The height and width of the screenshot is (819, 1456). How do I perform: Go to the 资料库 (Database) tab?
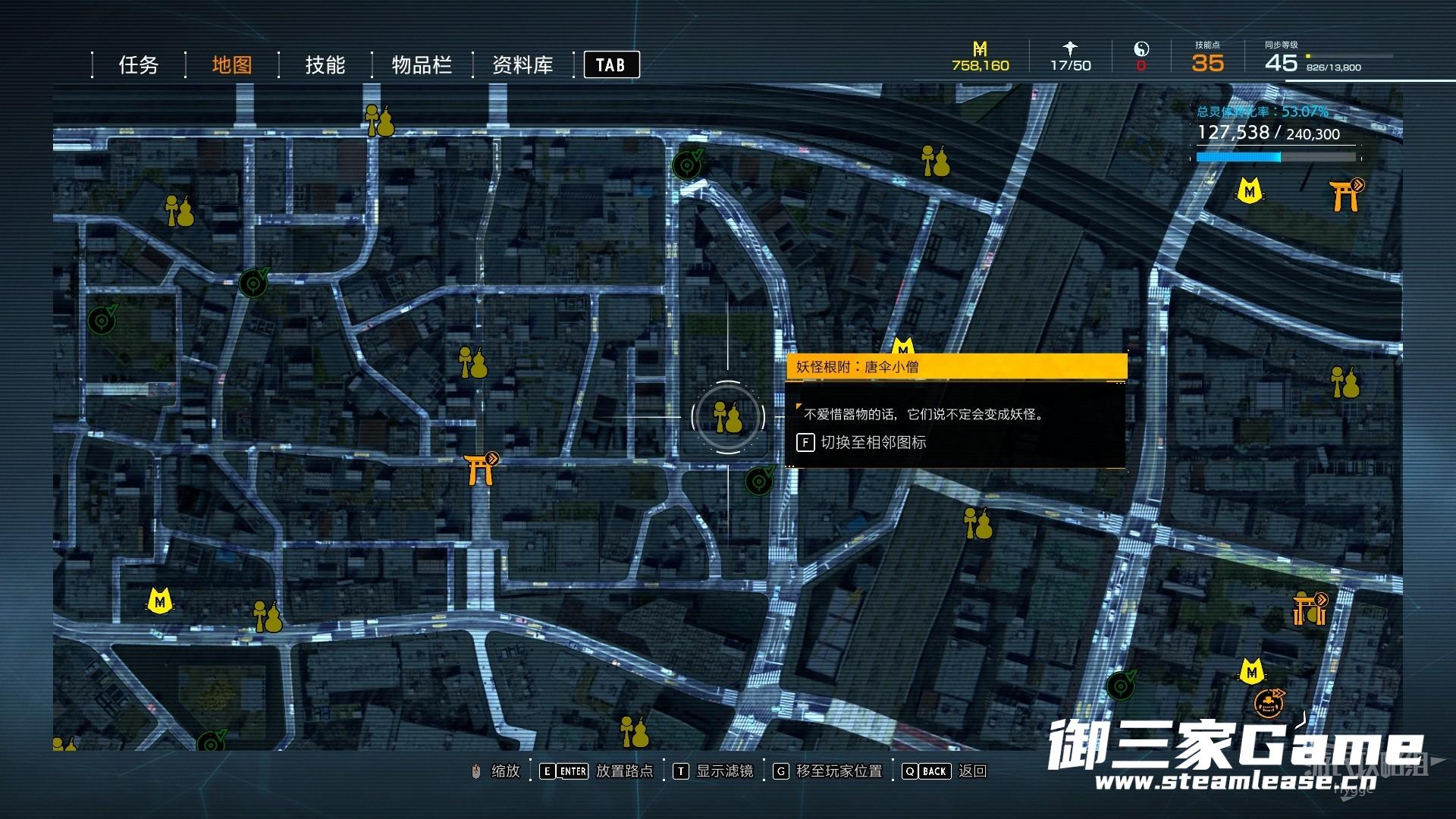click(x=522, y=65)
